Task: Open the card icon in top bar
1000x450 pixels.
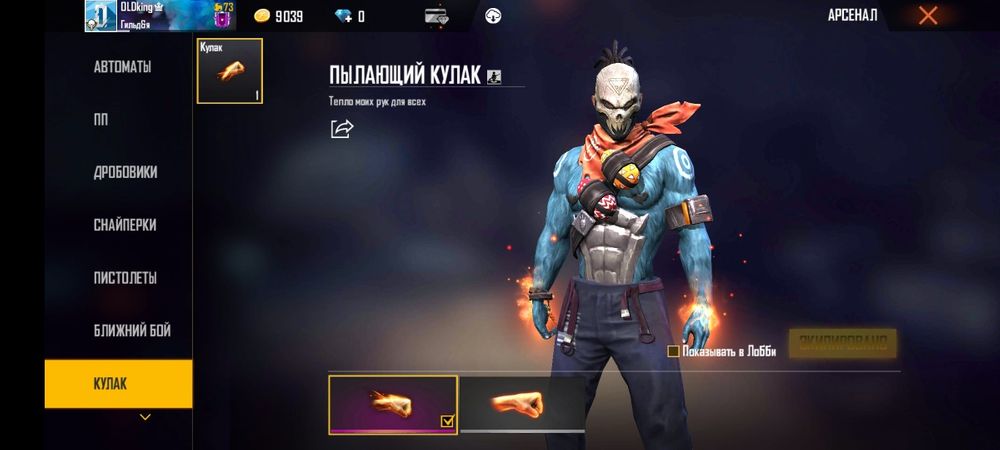Action: [x=436, y=16]
